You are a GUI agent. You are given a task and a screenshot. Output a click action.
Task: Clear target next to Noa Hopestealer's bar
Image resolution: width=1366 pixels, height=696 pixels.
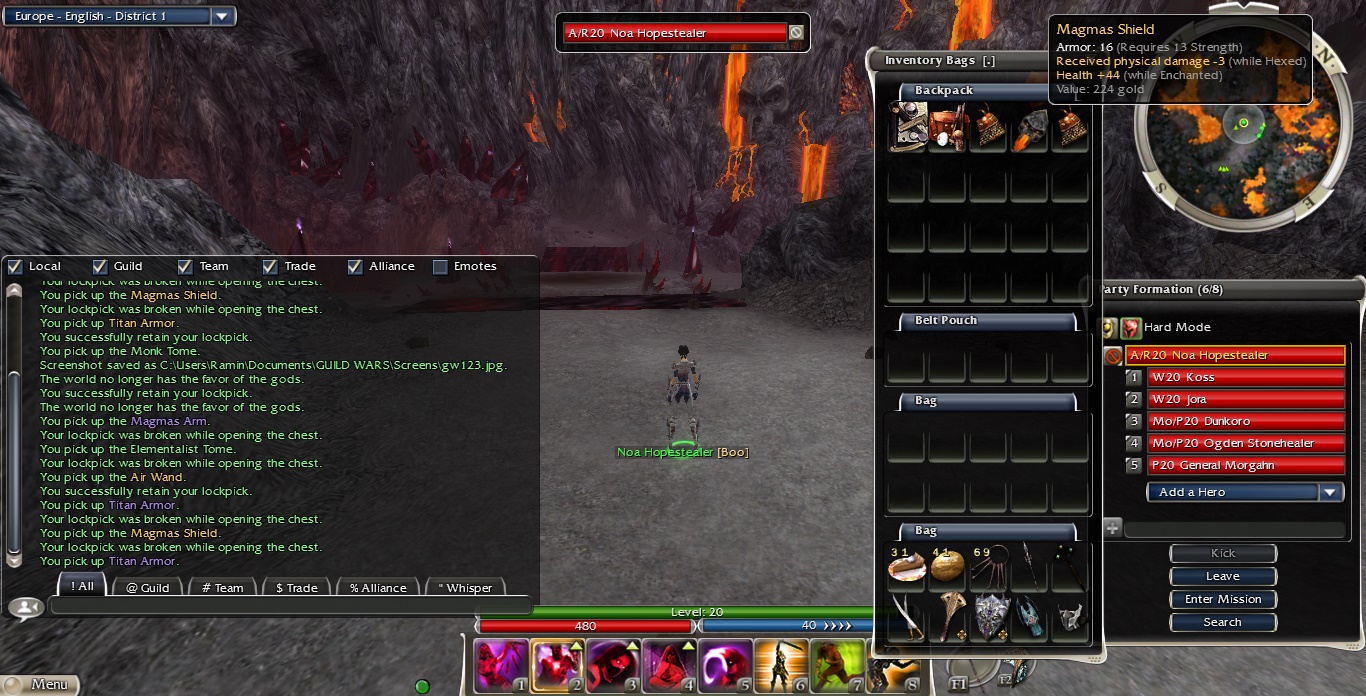click(796, 33)
